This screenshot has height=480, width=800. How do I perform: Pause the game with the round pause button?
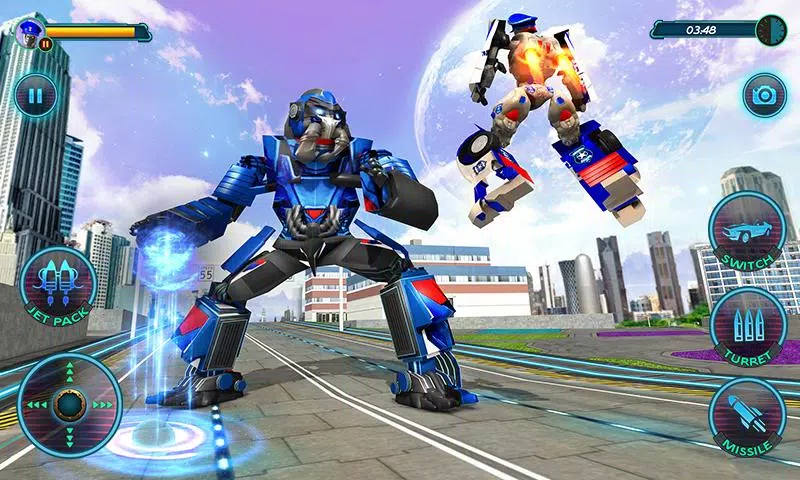[x=36, y=97]
